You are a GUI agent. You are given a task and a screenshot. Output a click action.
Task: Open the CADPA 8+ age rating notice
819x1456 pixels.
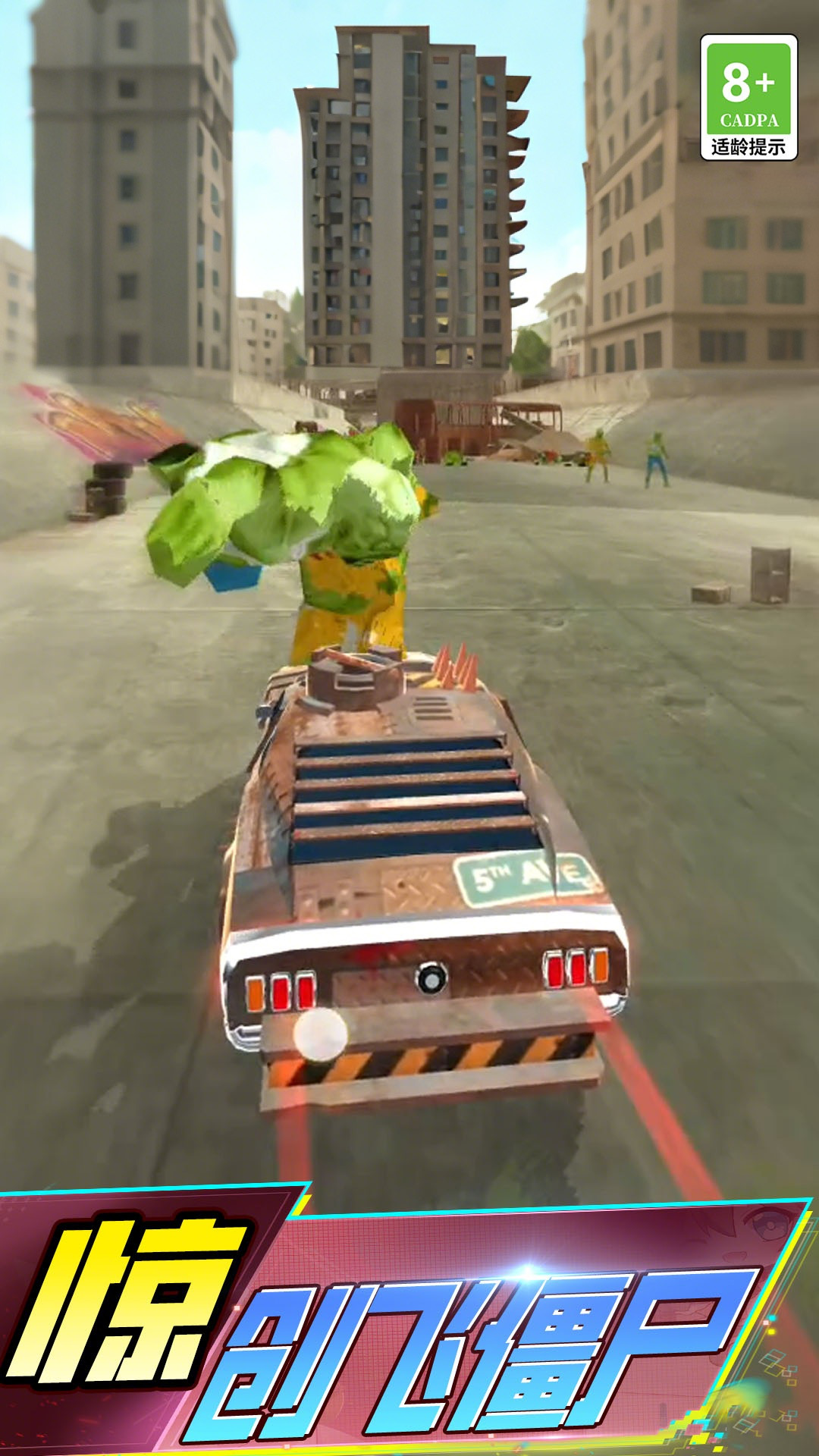tap(748, 97)
